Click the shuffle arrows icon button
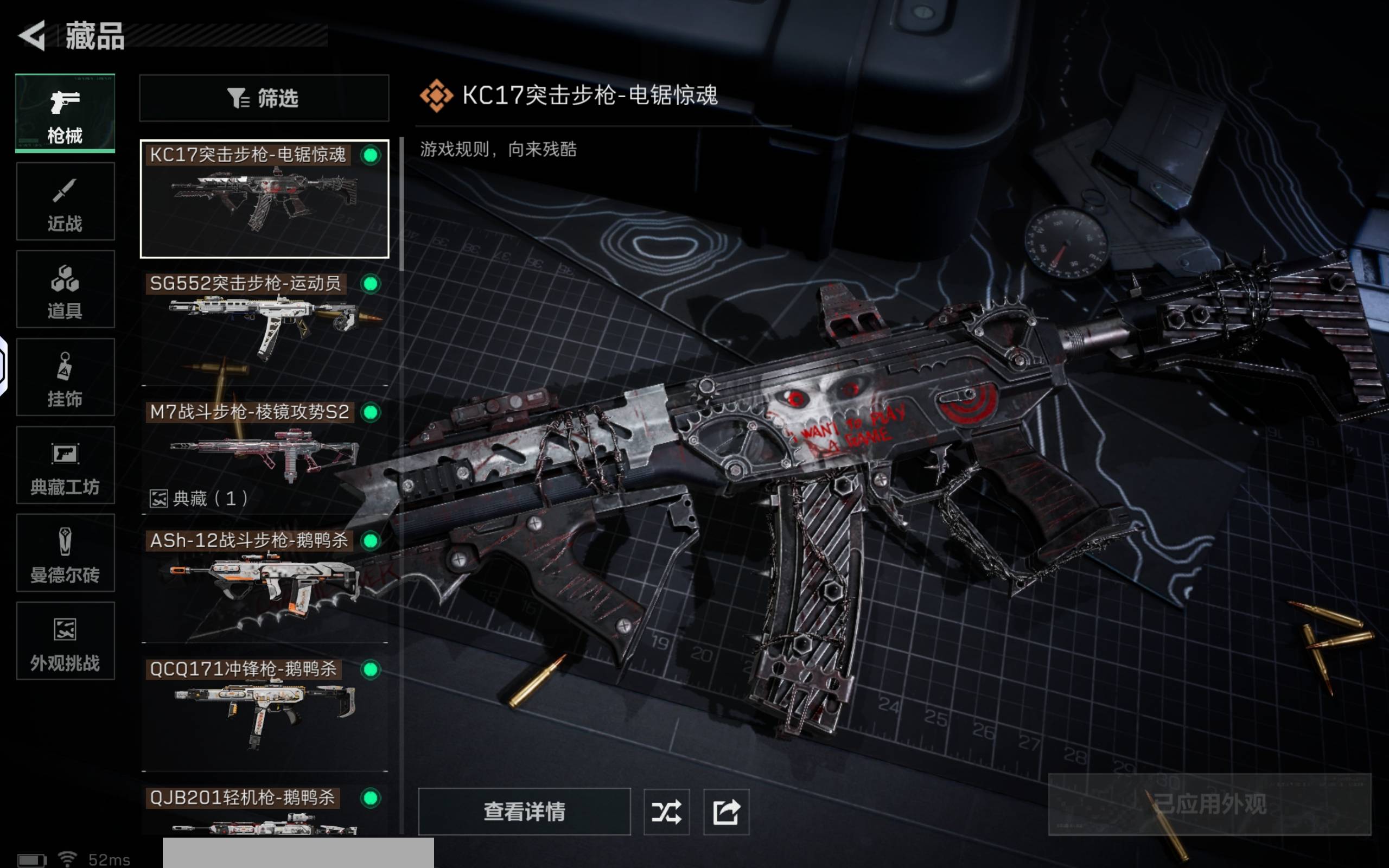This screenshot has height=868, width=1389. click(x=666, y=811)
